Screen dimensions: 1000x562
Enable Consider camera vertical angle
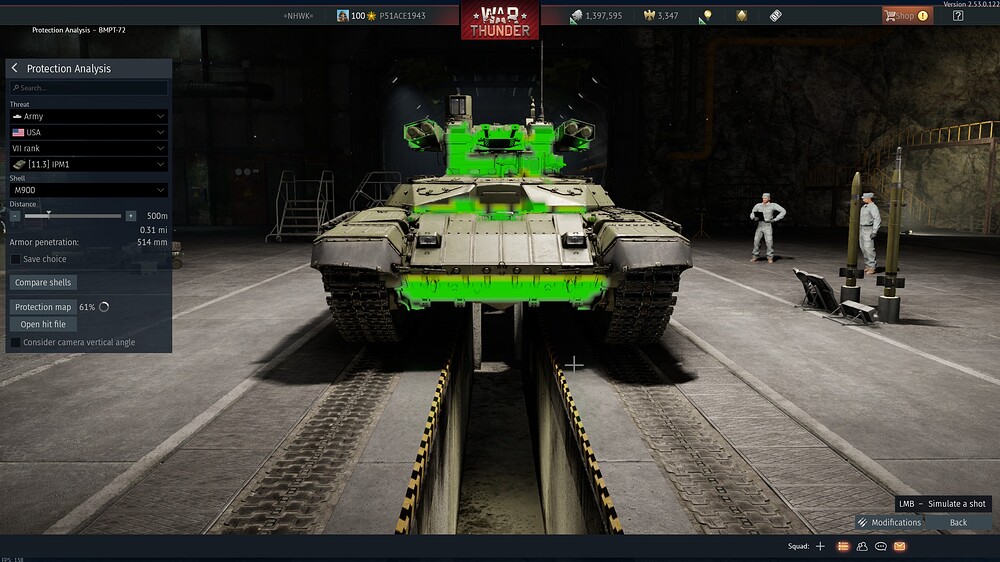click(x=15, y=342)
